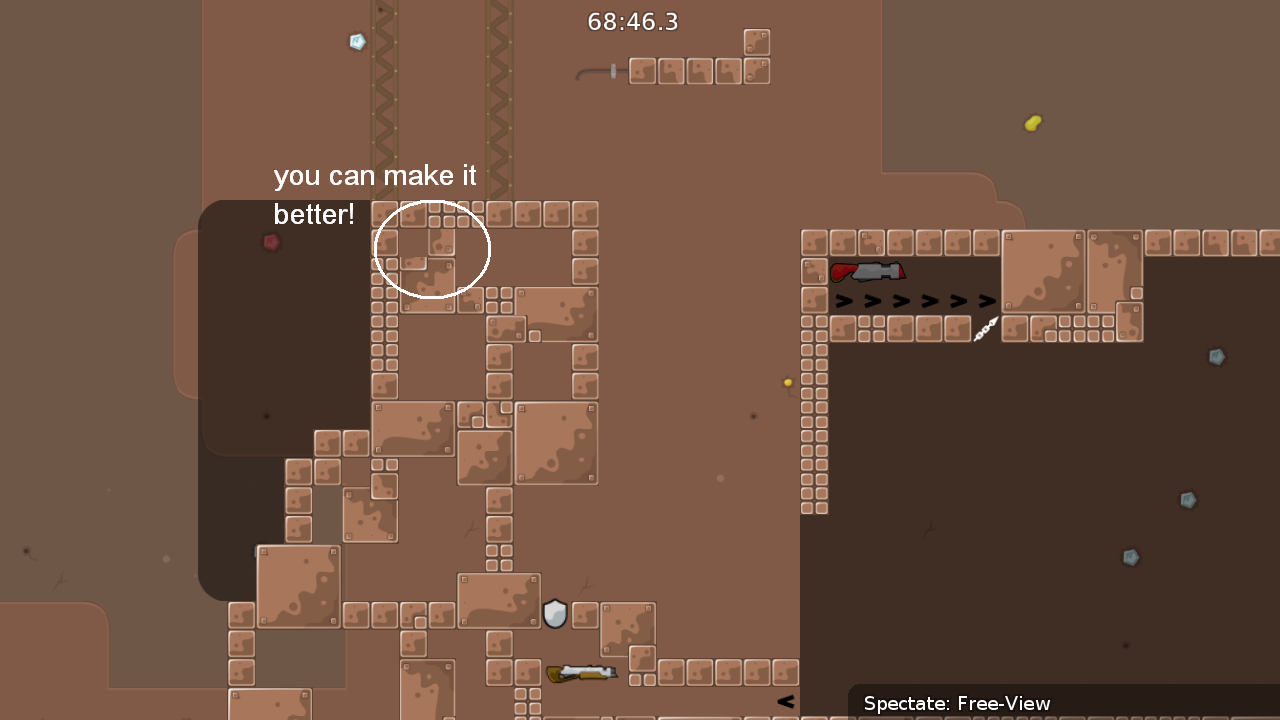Click the "you can make it better!" caption

click(375, 194)
